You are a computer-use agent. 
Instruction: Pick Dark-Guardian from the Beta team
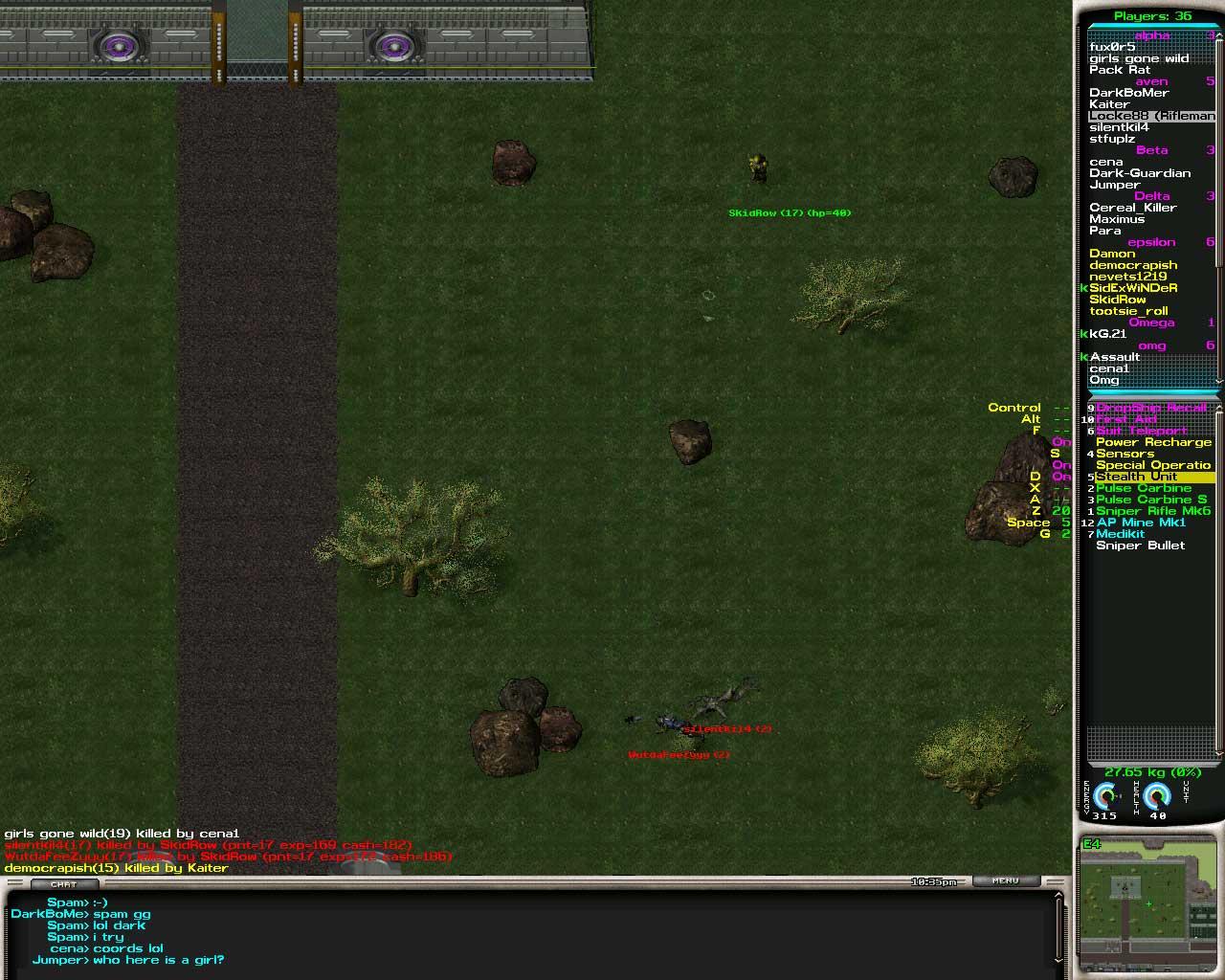(x=1140, y=173)
